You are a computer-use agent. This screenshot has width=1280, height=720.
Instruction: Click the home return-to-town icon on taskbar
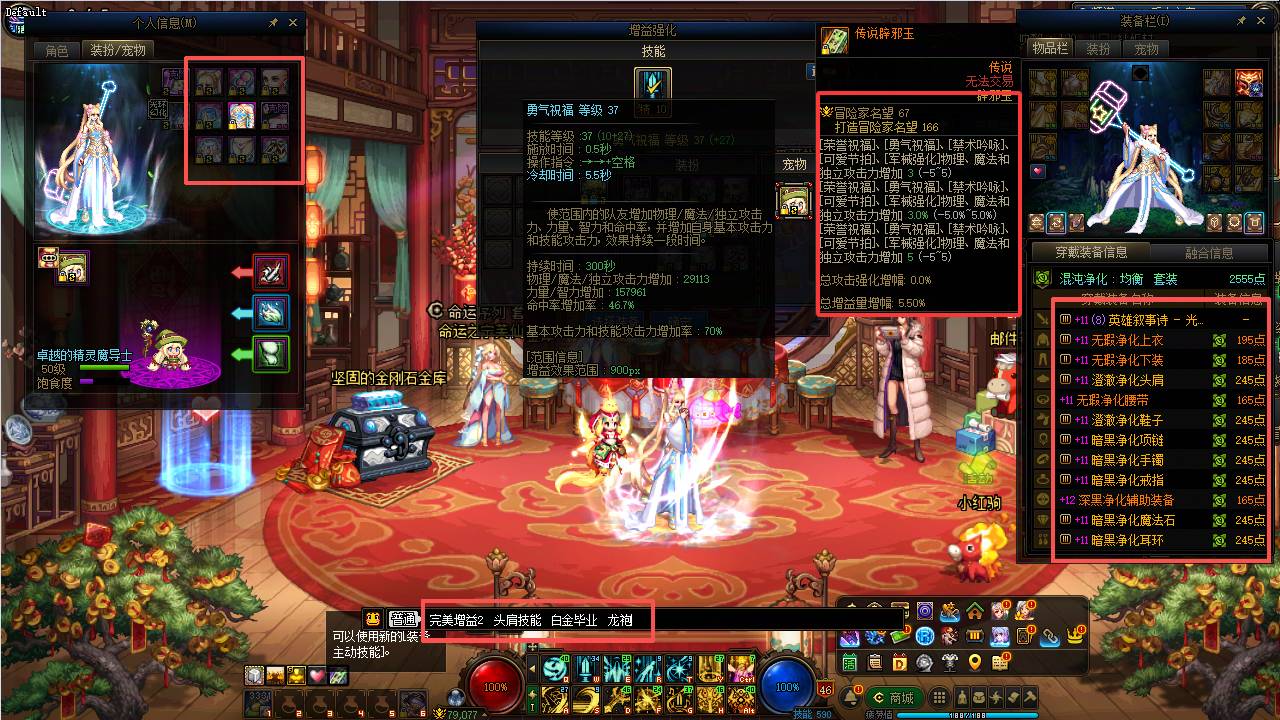(x=973, y=613)
